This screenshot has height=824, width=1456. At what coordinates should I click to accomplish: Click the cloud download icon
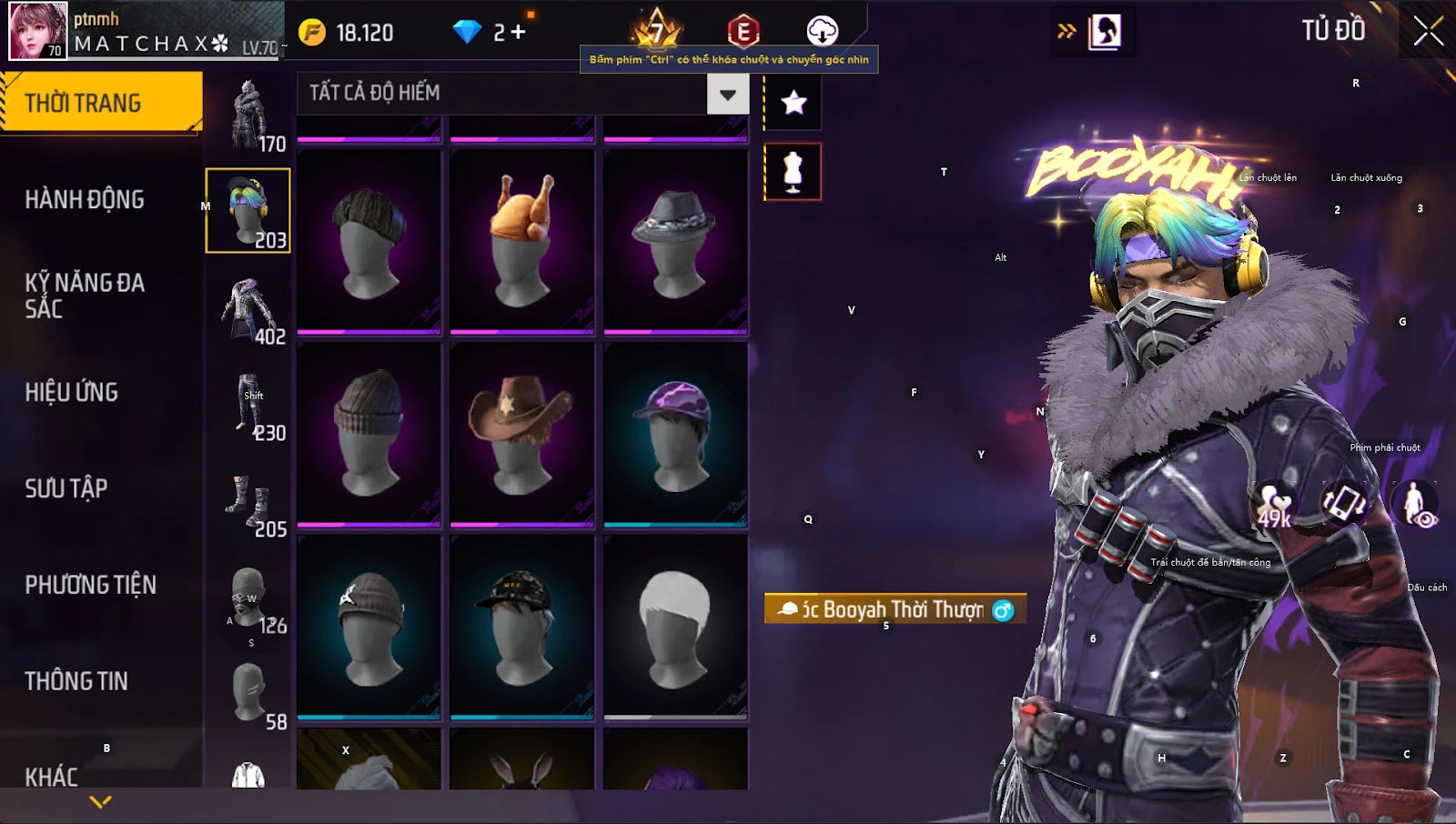pyautogui.click(x=822, y=31)
